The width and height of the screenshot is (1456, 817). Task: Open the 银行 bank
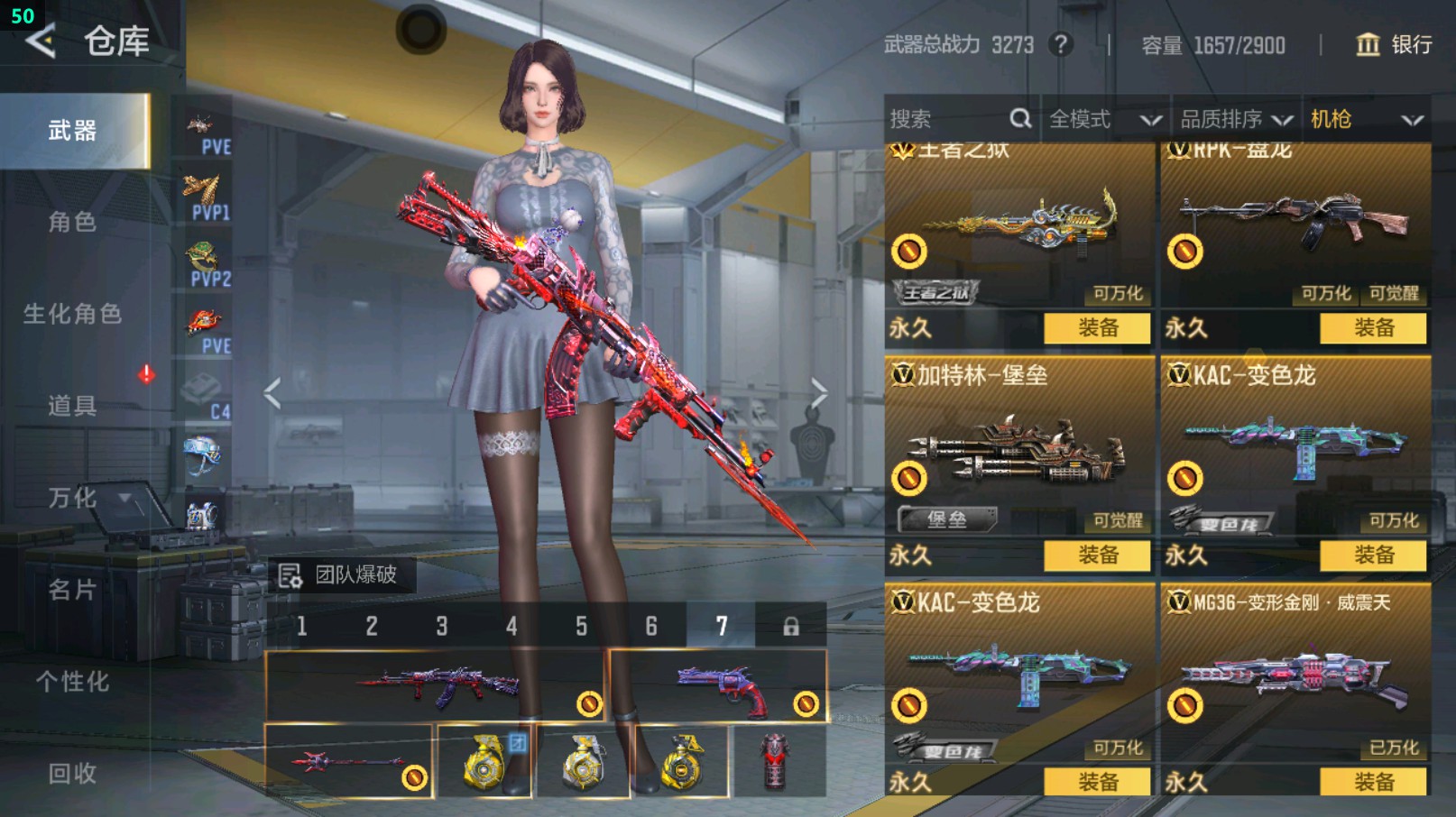coord(1395,45)
